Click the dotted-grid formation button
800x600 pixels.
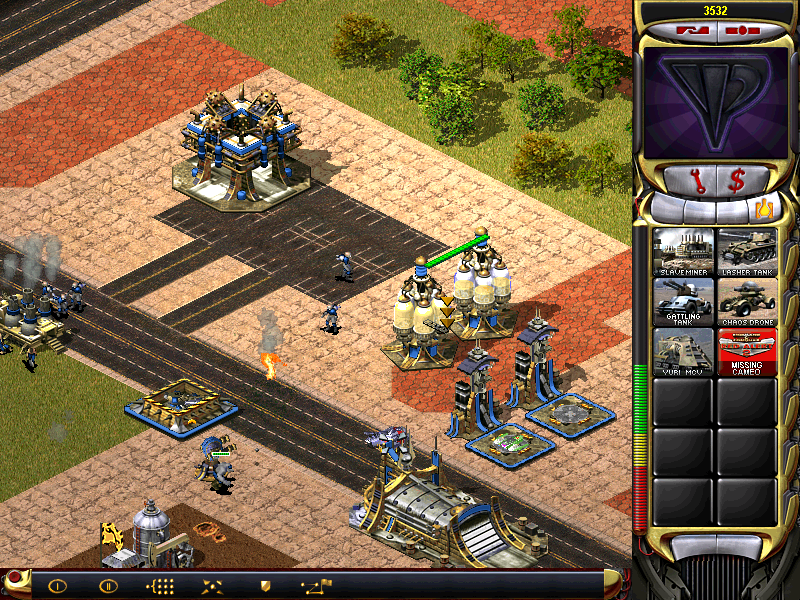160,586
